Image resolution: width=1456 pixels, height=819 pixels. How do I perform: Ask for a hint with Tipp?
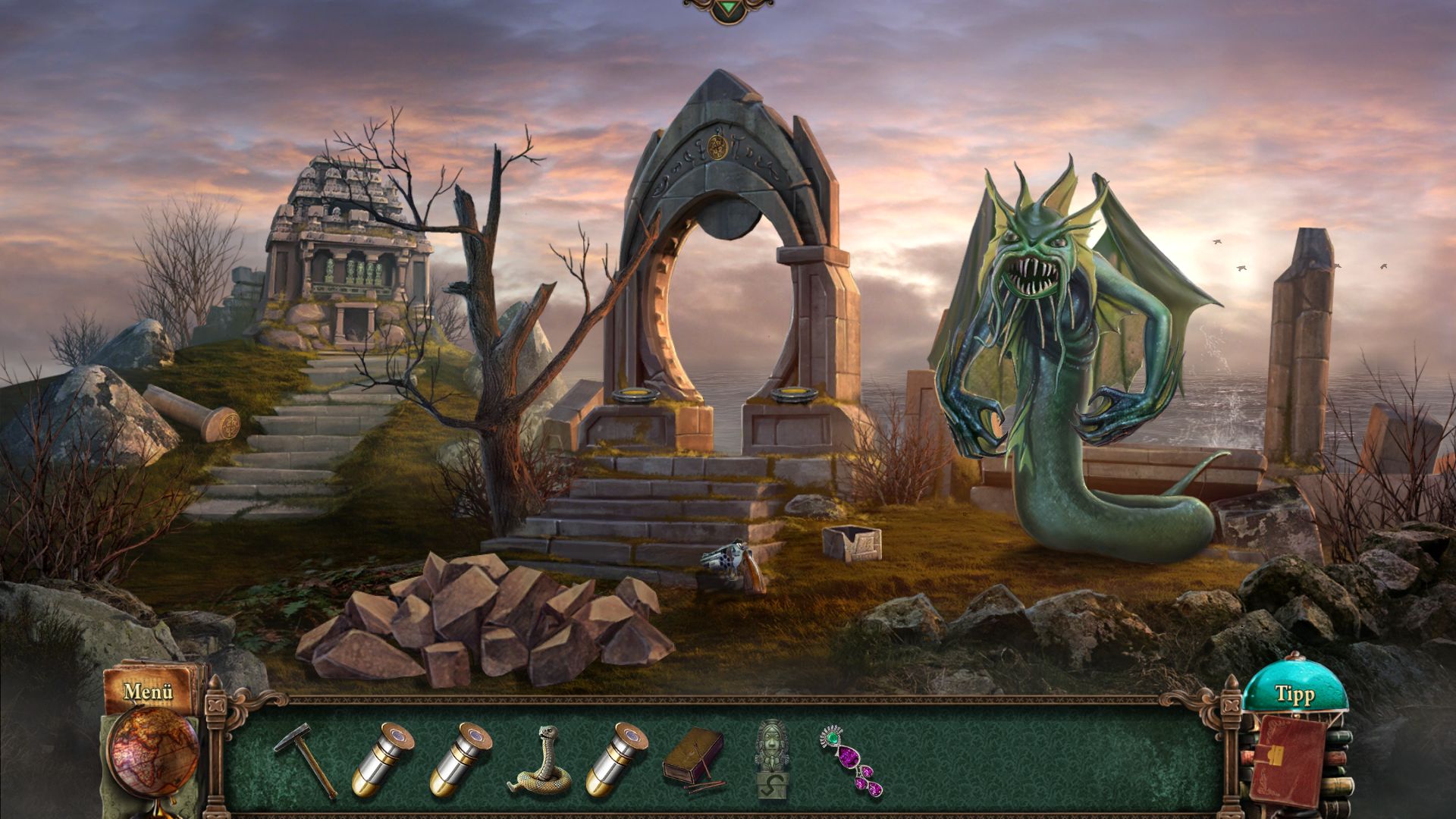pos(1294,694)
